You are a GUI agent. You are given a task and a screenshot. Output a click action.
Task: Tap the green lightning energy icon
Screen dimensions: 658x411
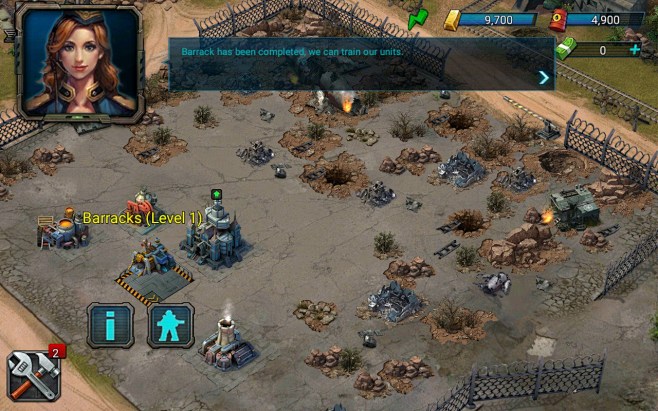pyautogui.click(x=418, y=18)
